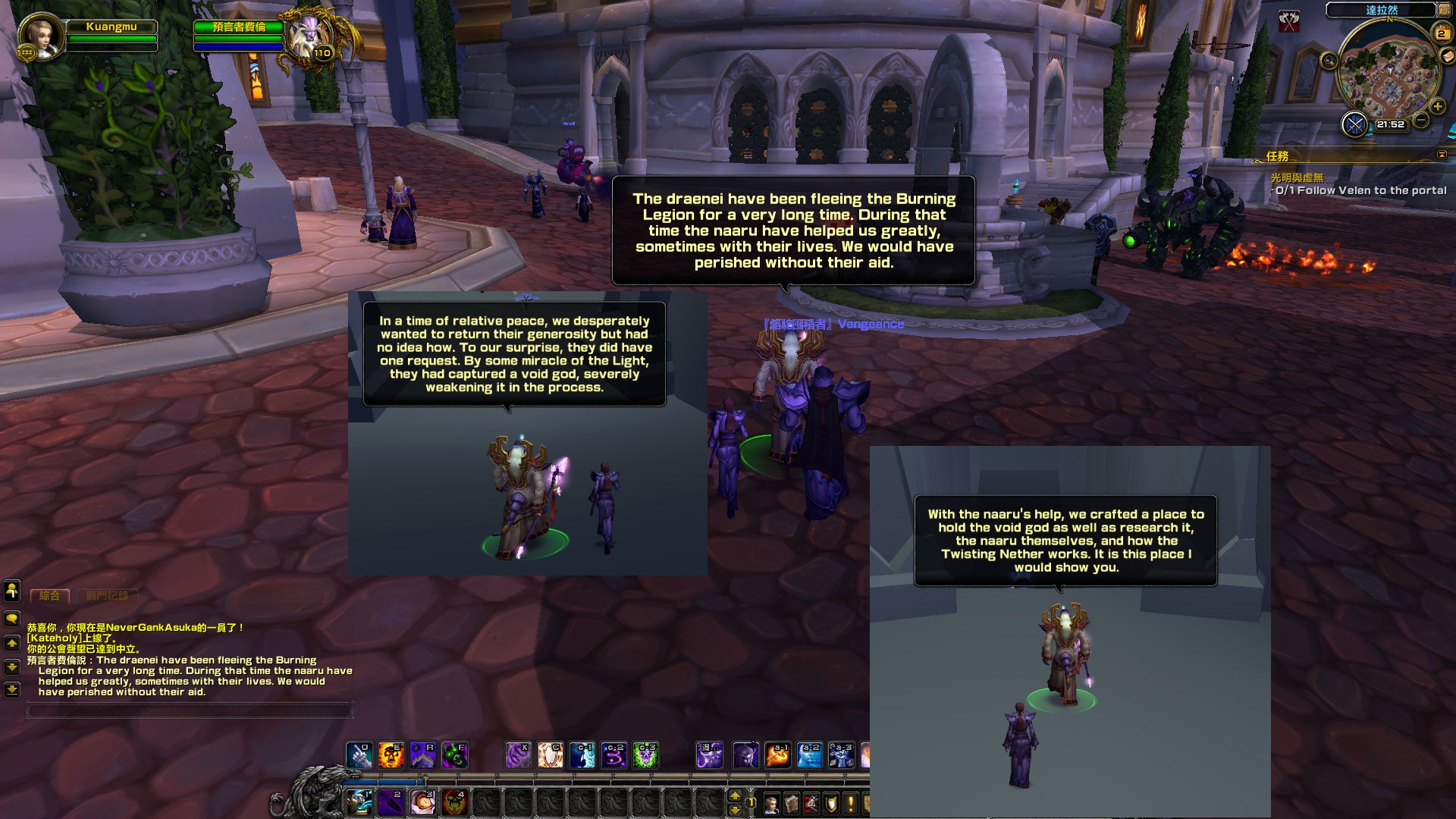Collapse the quest tracker header

pos(1442,155)
